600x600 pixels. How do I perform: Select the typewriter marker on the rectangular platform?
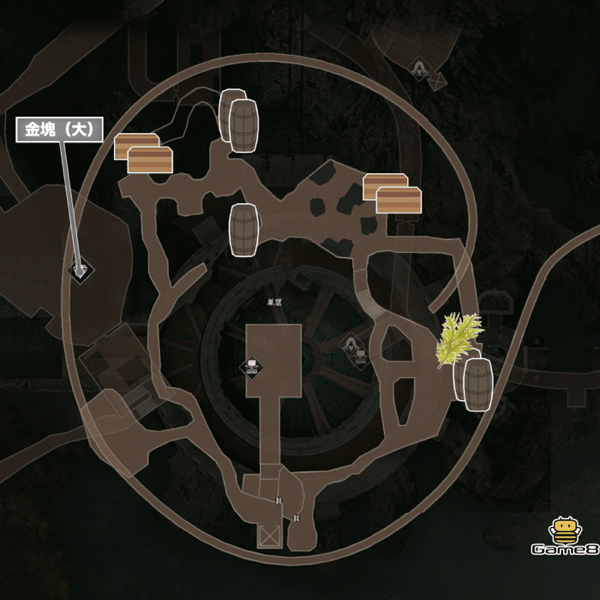tap(253, 366)
